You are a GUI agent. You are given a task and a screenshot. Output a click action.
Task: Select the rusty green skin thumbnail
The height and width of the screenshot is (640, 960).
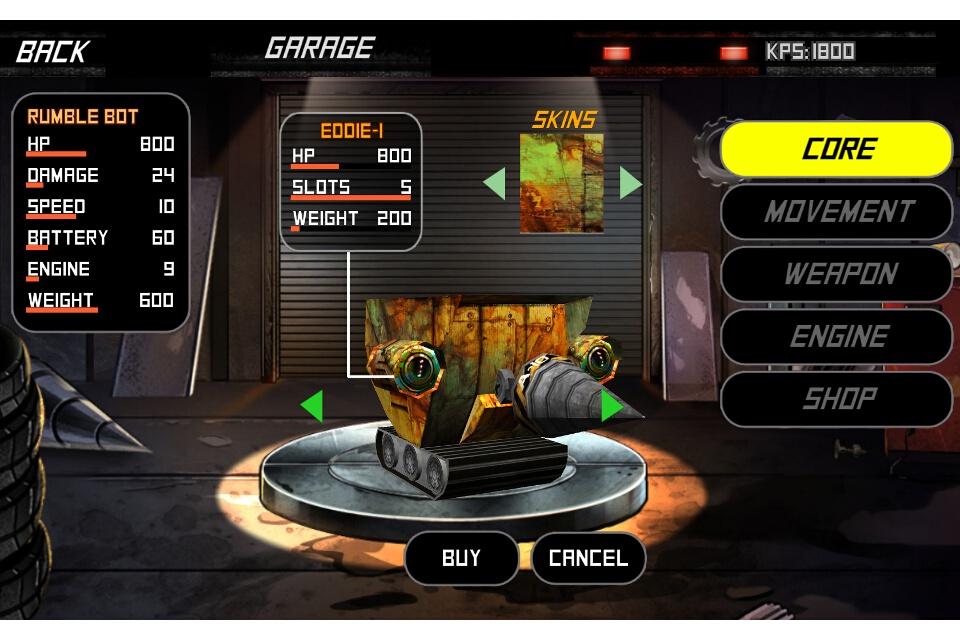tap(562, 183)
